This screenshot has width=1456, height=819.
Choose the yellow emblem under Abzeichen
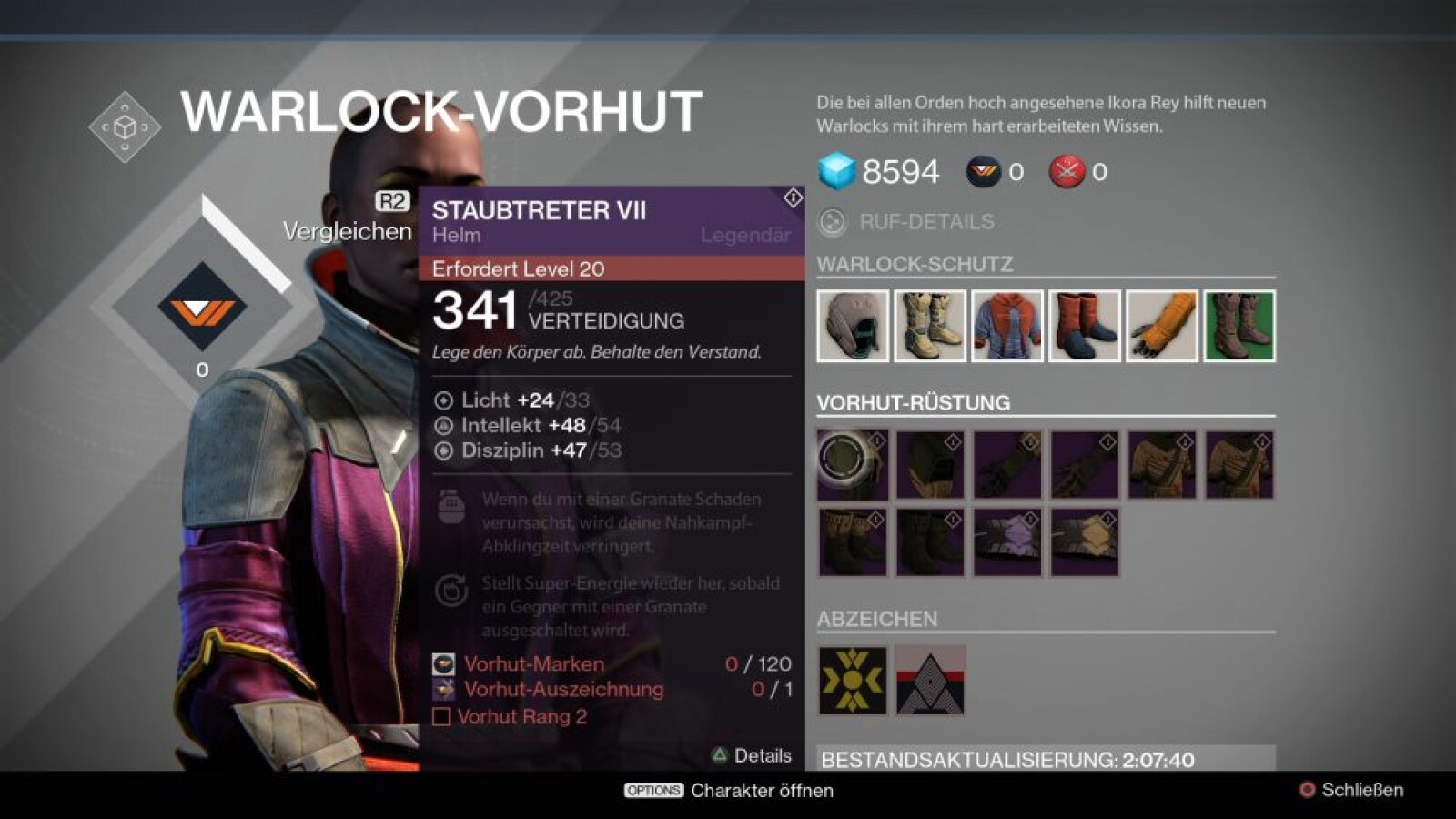(x=853, y=681)
